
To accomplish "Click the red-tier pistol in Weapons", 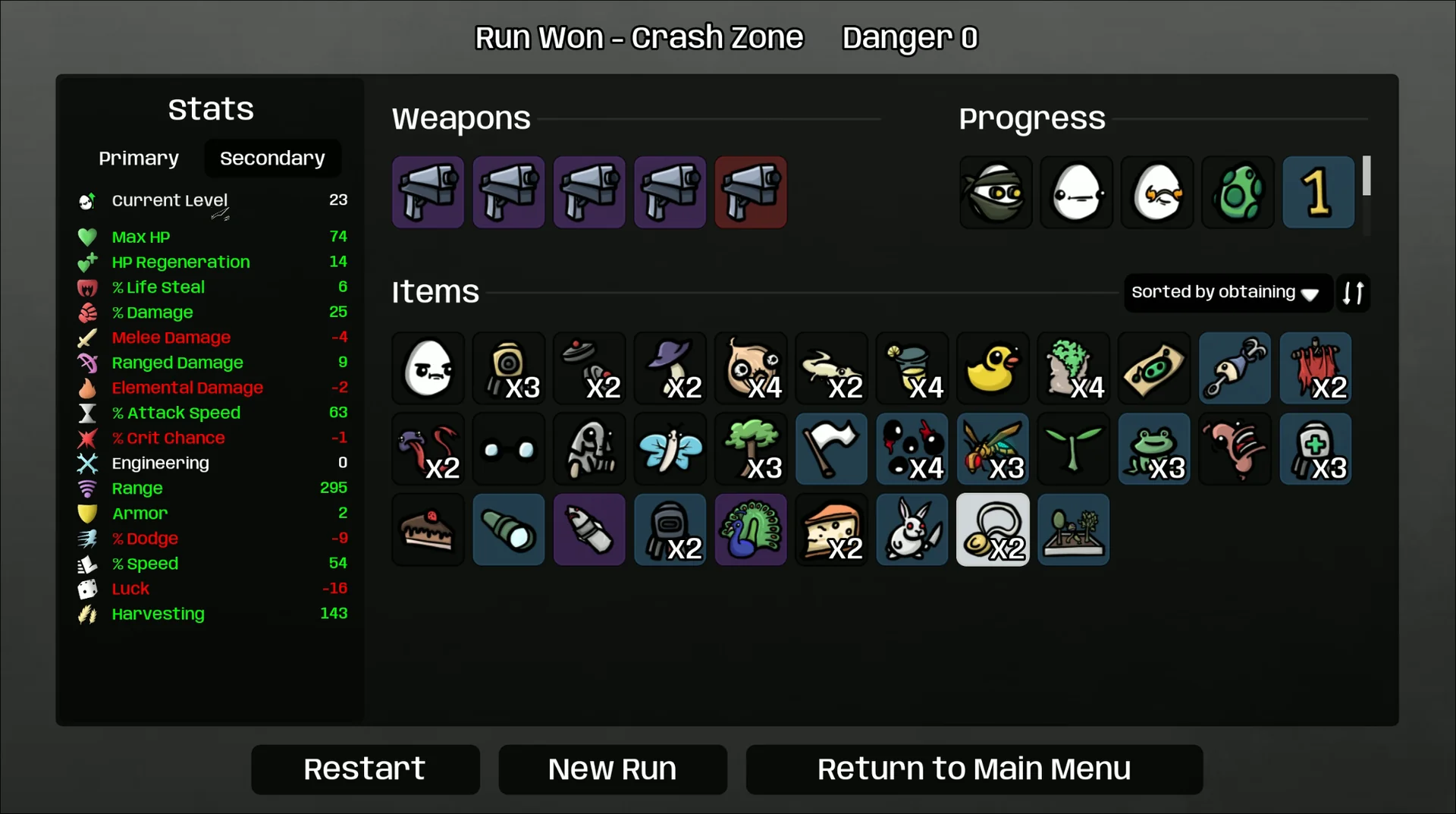I will 750,192.
